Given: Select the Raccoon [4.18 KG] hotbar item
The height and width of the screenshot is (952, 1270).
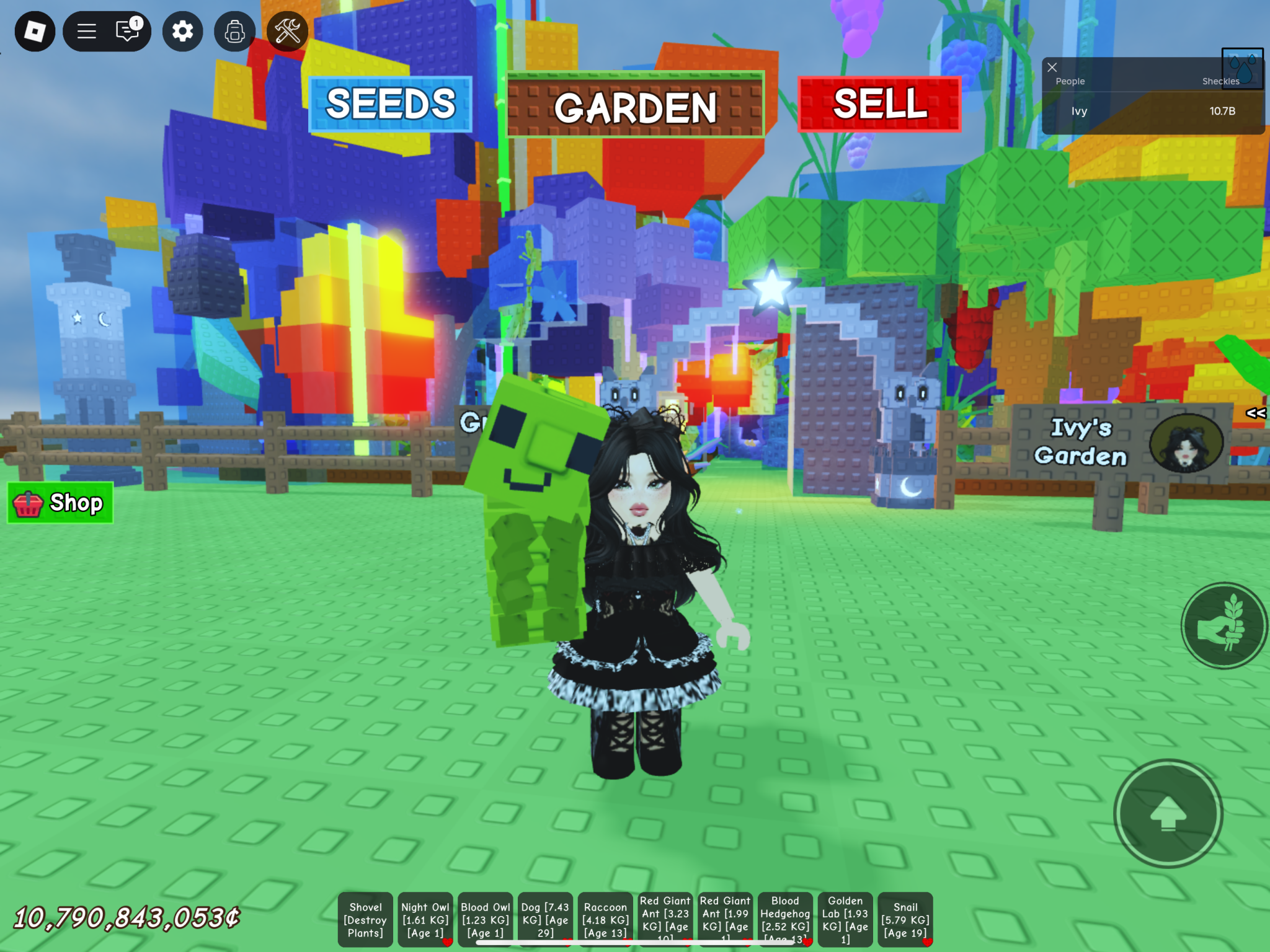Looking at the screenshot, I should click(x=605, y=920).
